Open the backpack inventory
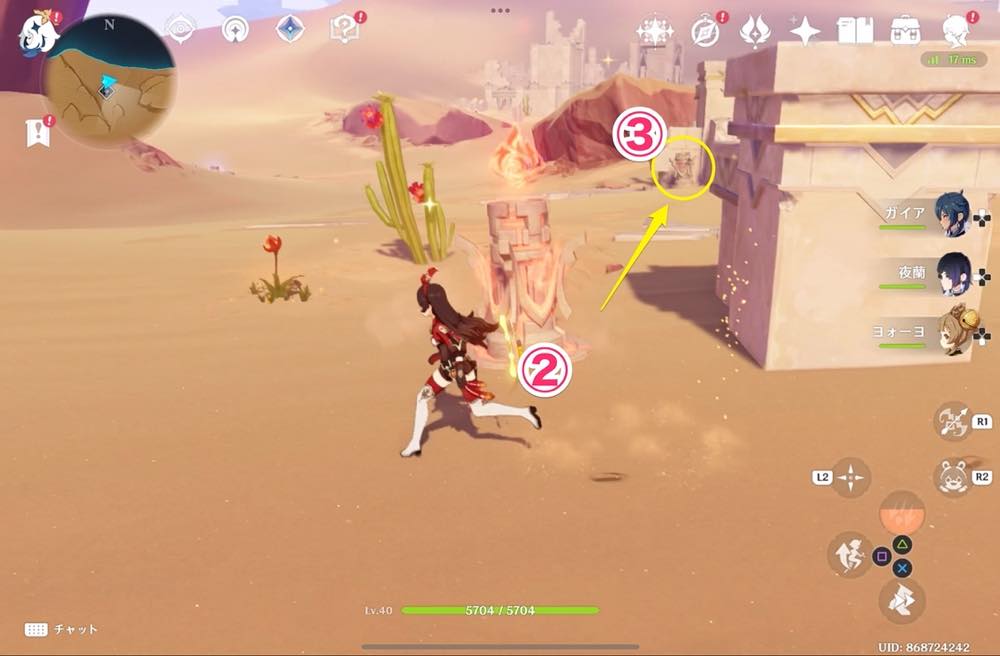Image resolution: width=1000 pixels, height=656 pixels. [x=906, y=31]
